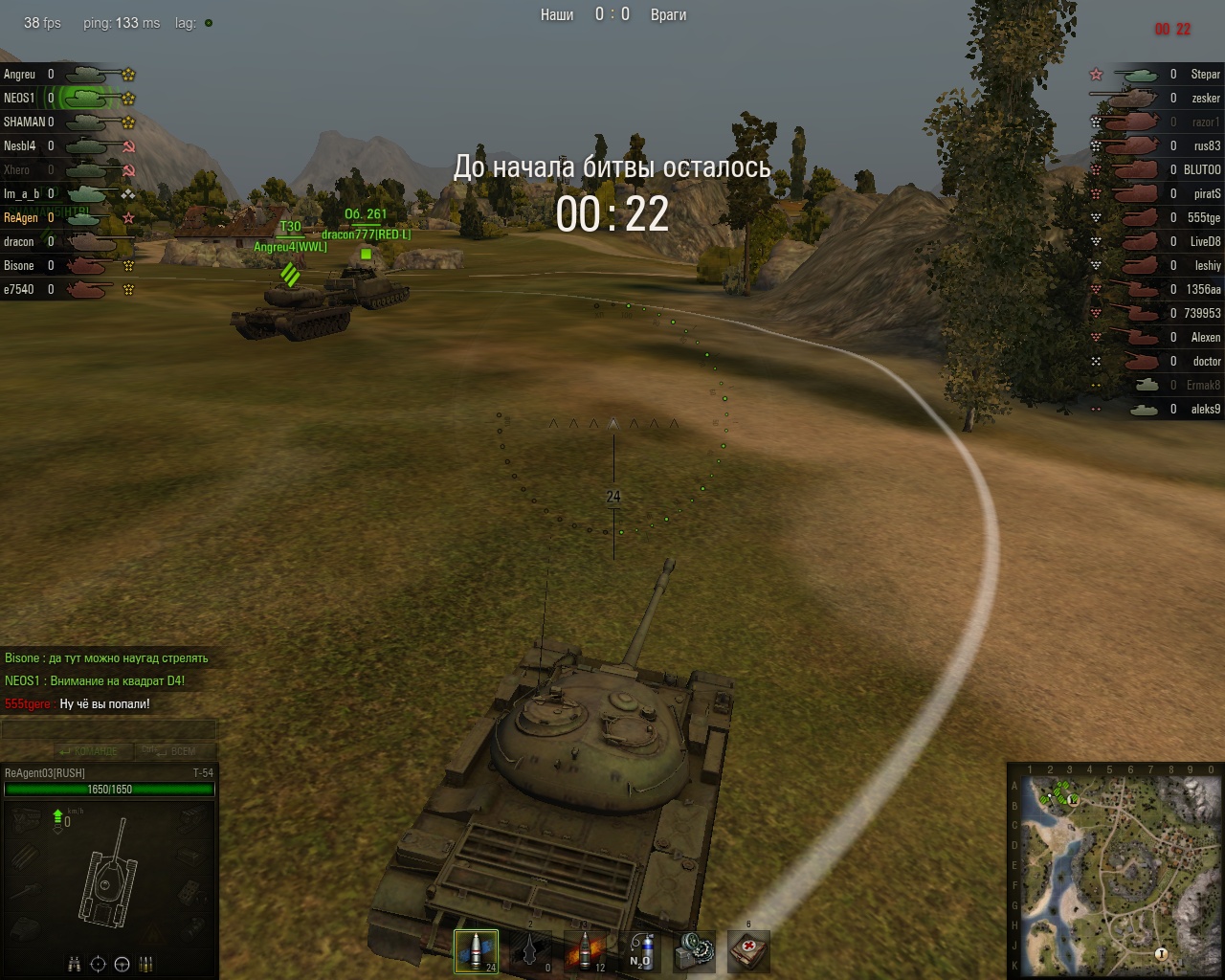Click the steering wheel driver icon

pos(122,964)
